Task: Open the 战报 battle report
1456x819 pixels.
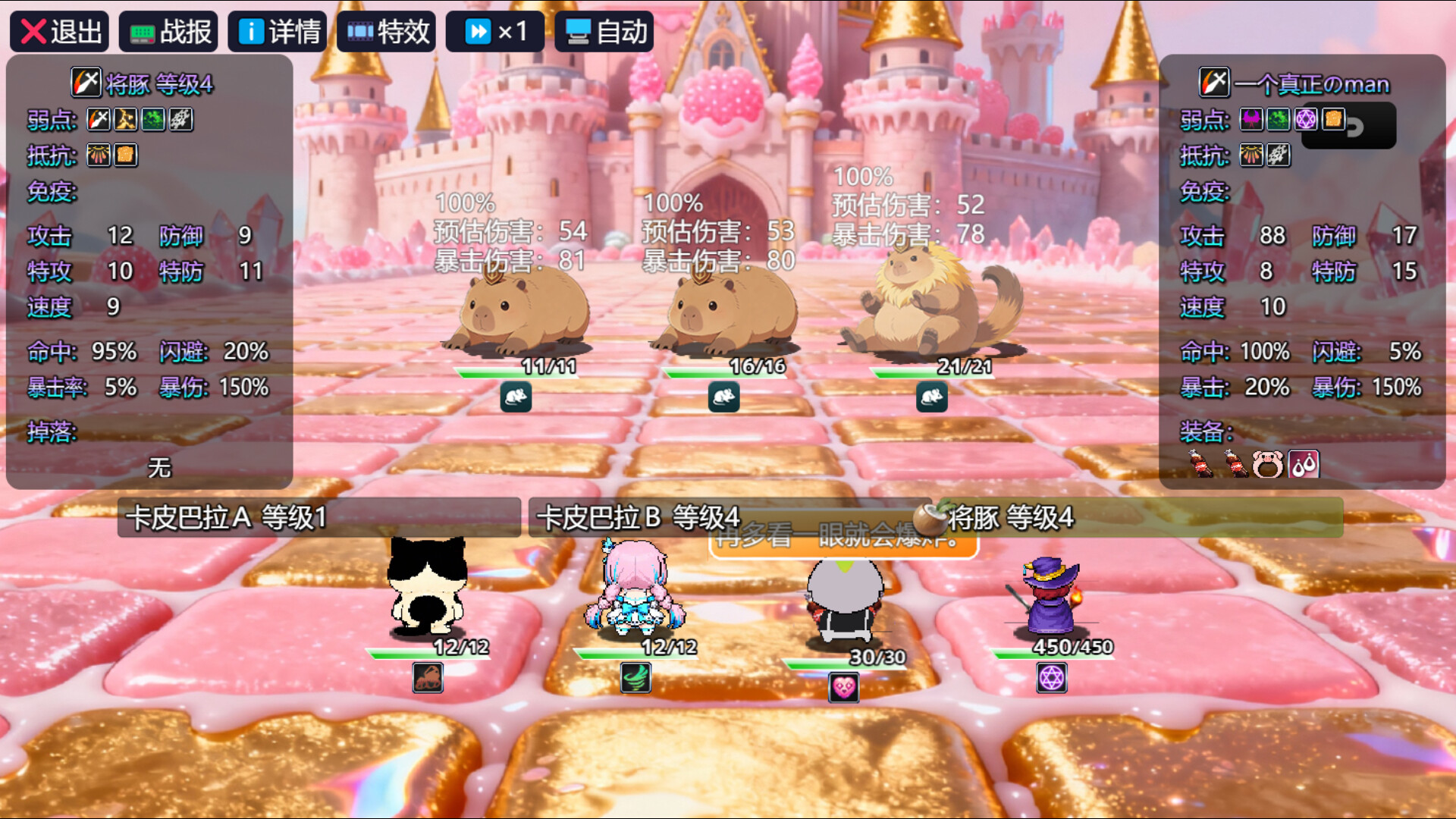Action: pos(168,31)
